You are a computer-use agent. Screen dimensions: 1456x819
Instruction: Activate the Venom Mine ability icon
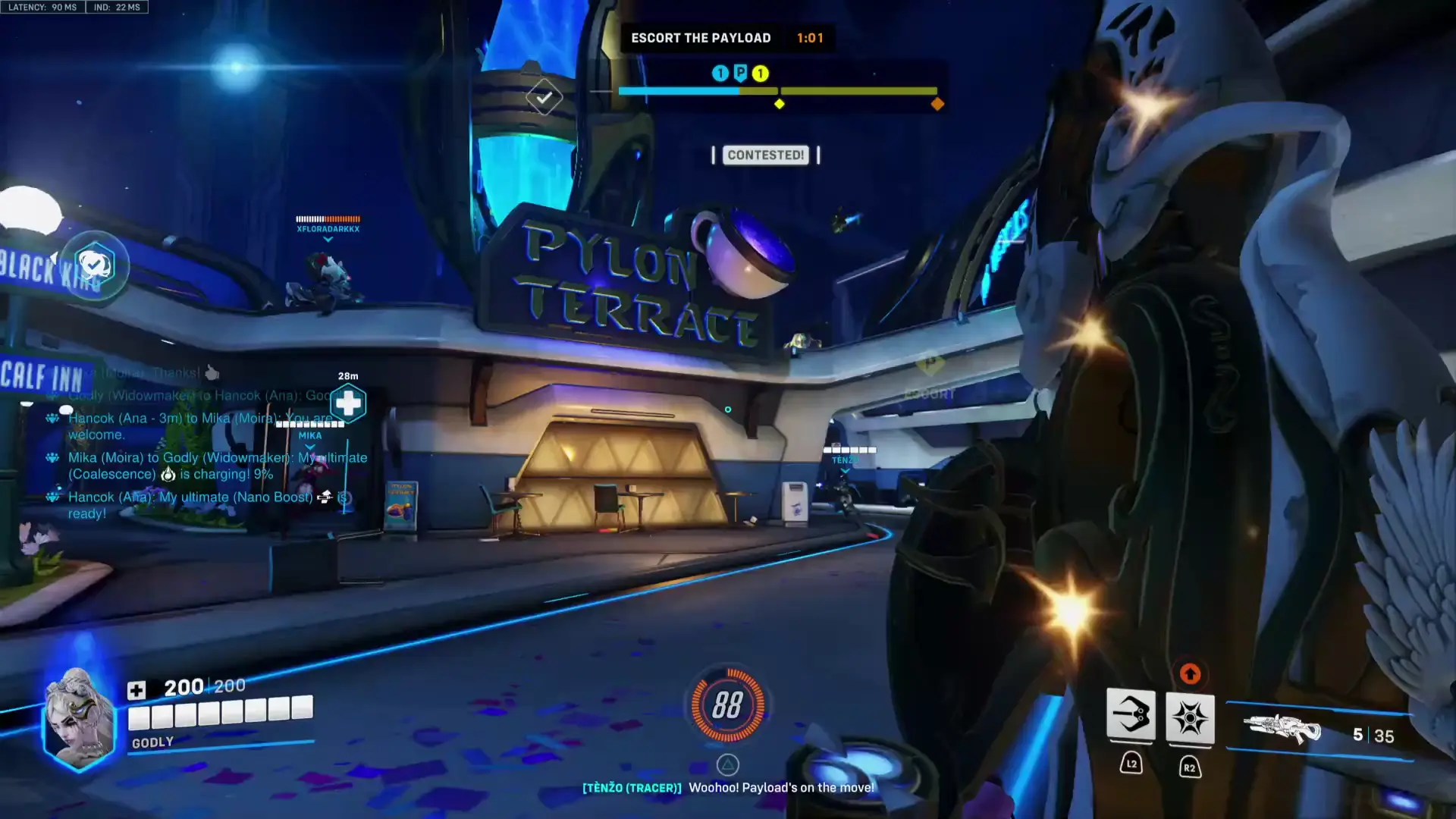click(x=1189, y=717)
